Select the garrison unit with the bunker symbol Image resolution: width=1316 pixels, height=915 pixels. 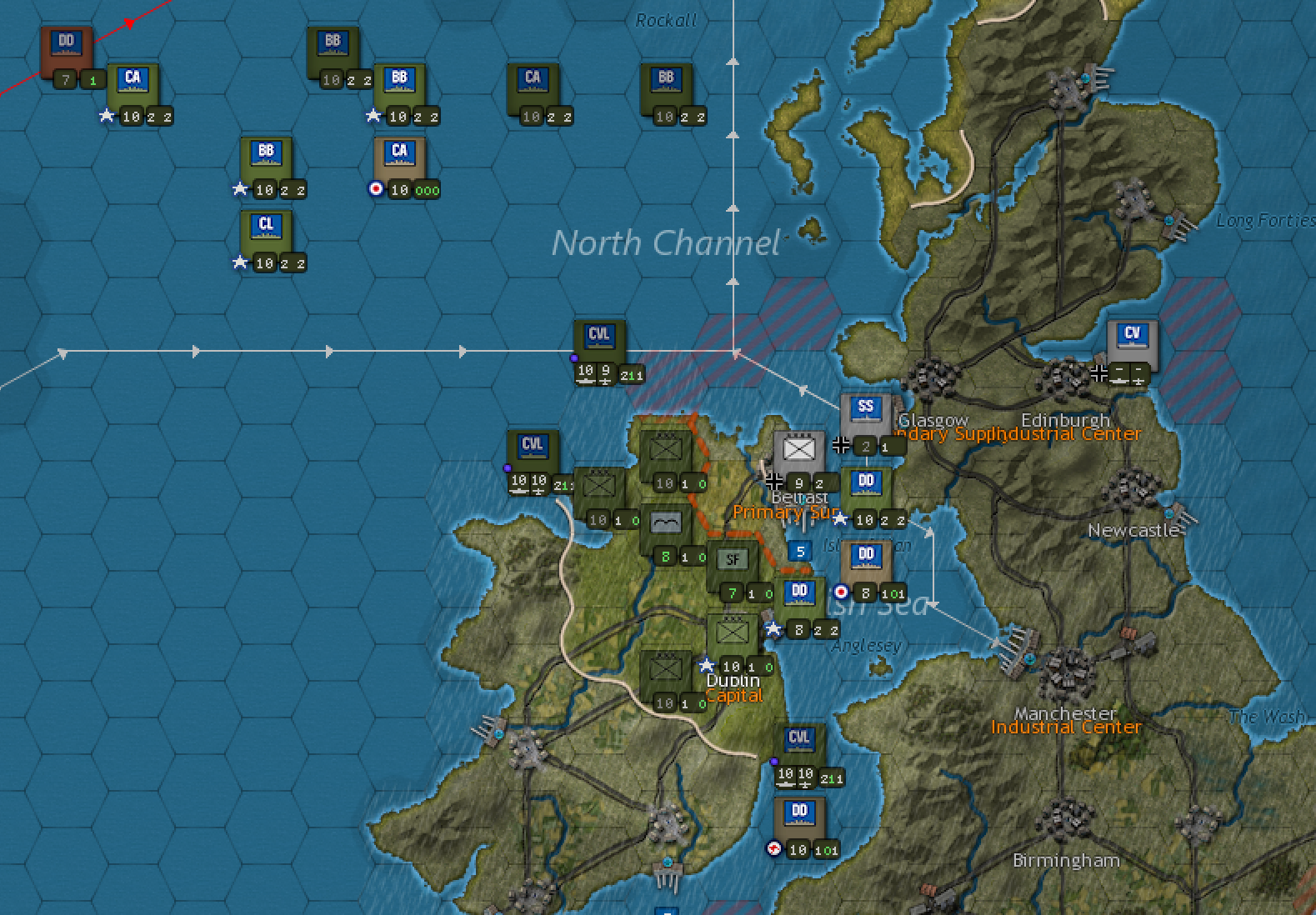664,522
